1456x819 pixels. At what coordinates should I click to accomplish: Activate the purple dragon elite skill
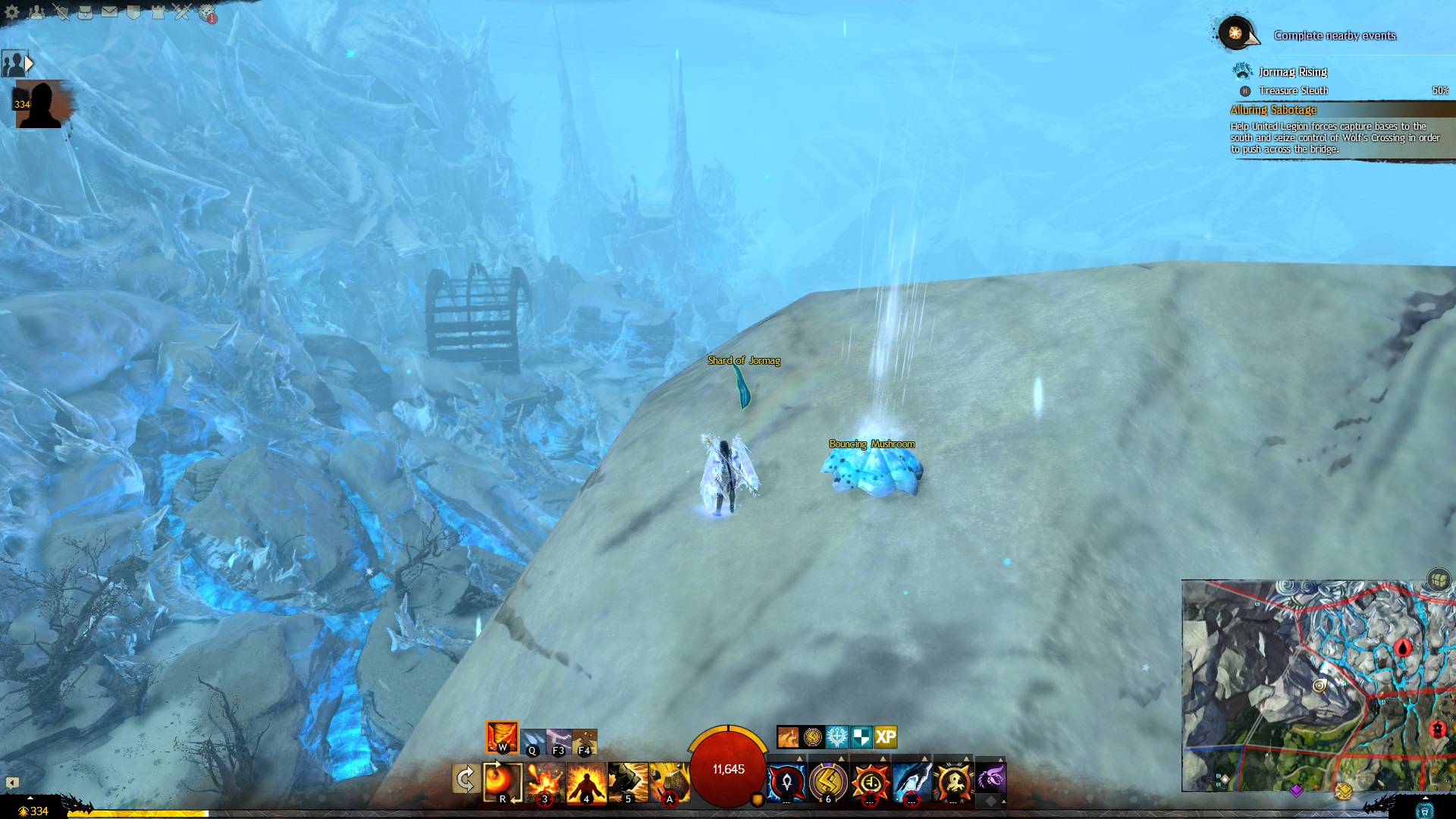(x=990, y=779)
